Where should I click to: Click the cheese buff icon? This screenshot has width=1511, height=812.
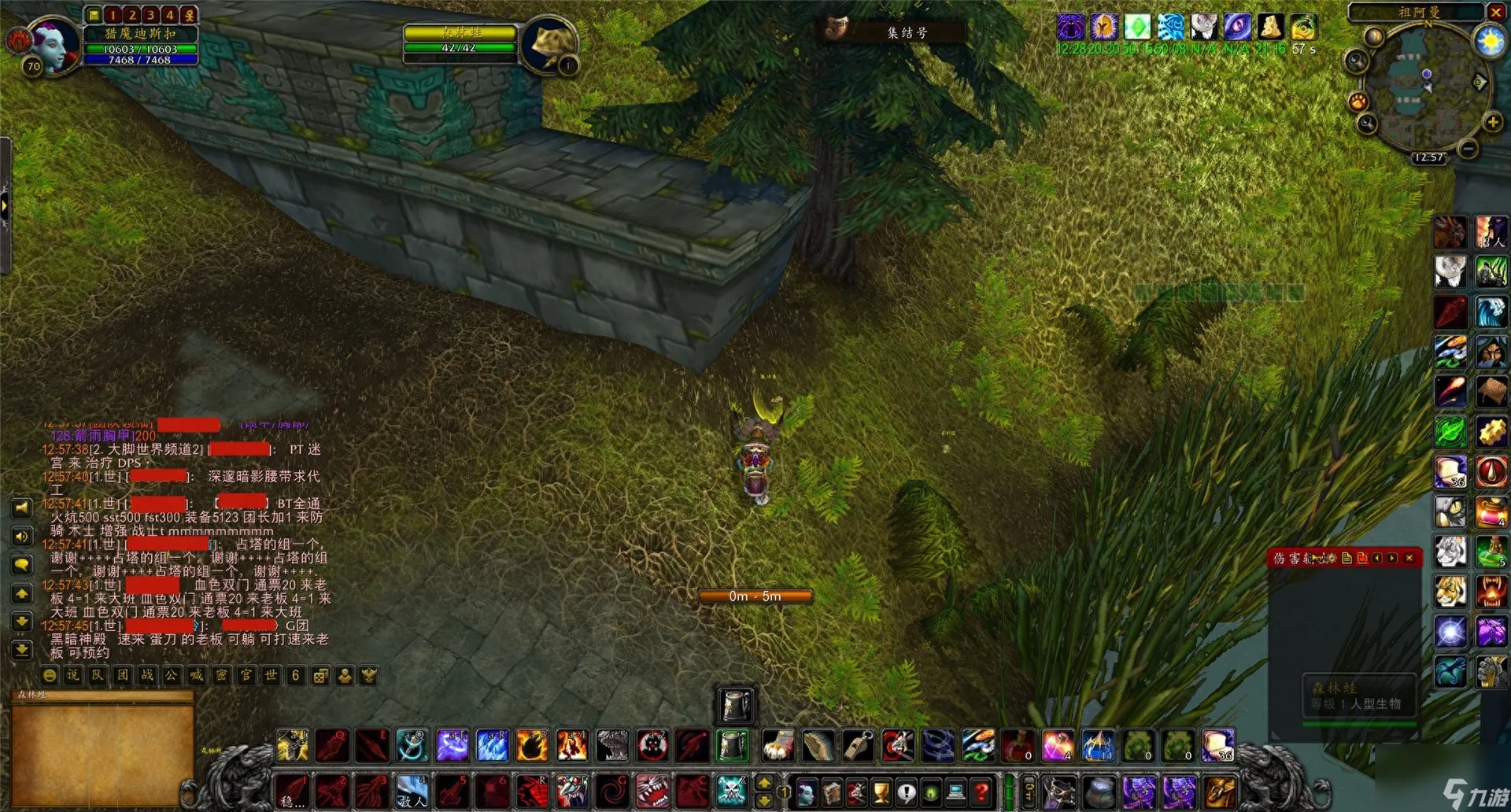[x=1270, y=27]
